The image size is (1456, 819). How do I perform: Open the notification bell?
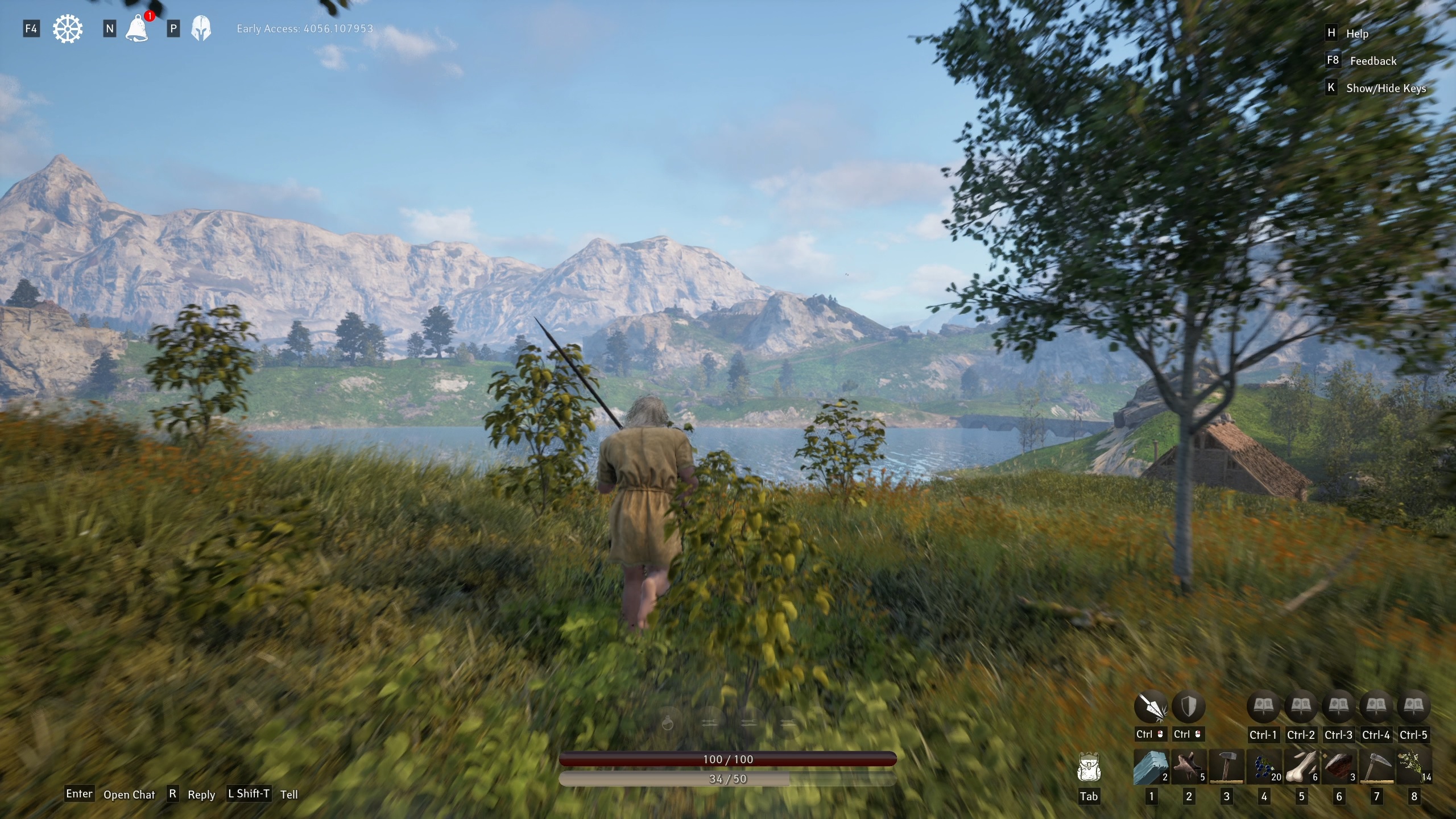[x=137, y=28]
